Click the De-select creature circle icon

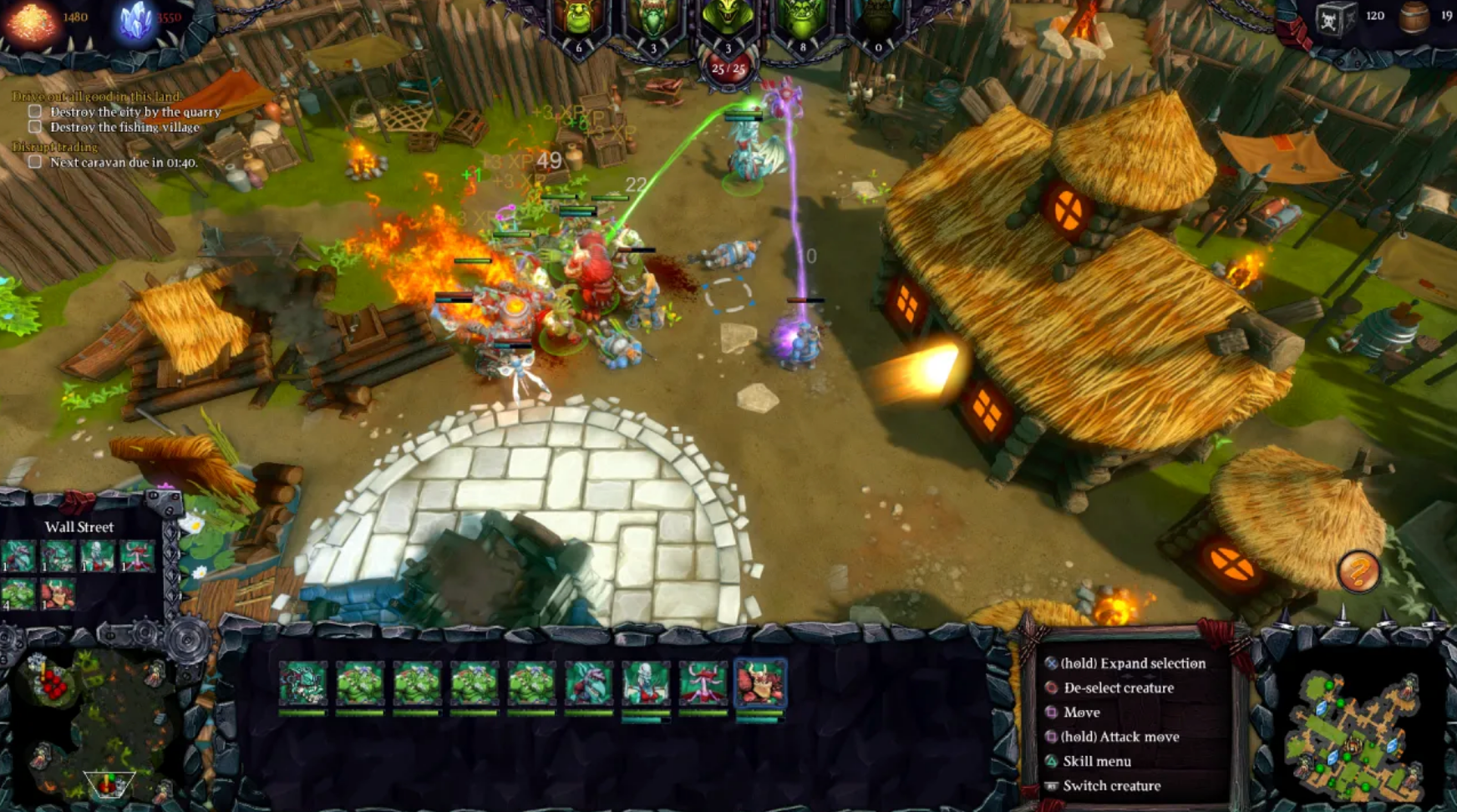(1053, 688)
